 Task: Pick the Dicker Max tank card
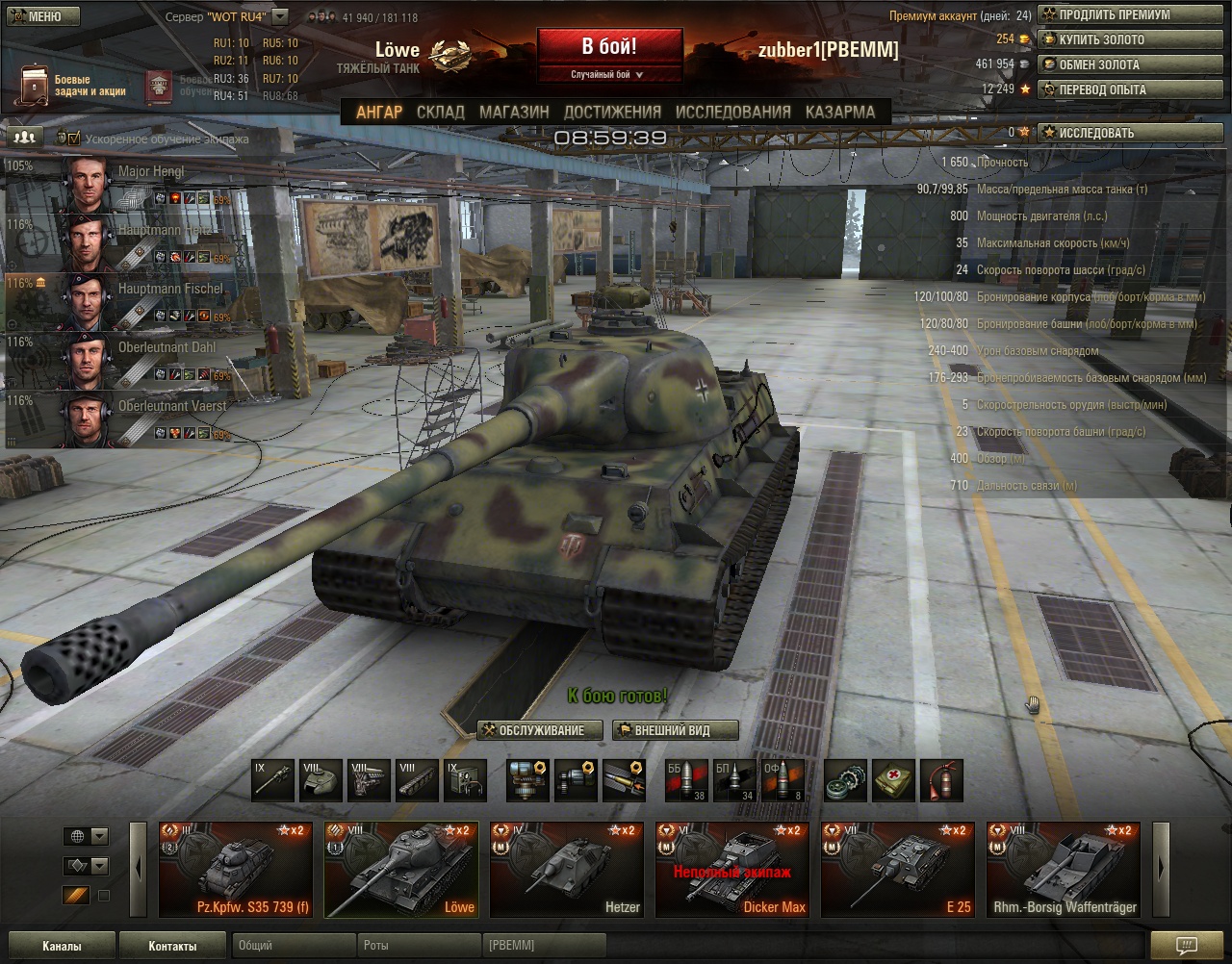(x=732, y=870)
